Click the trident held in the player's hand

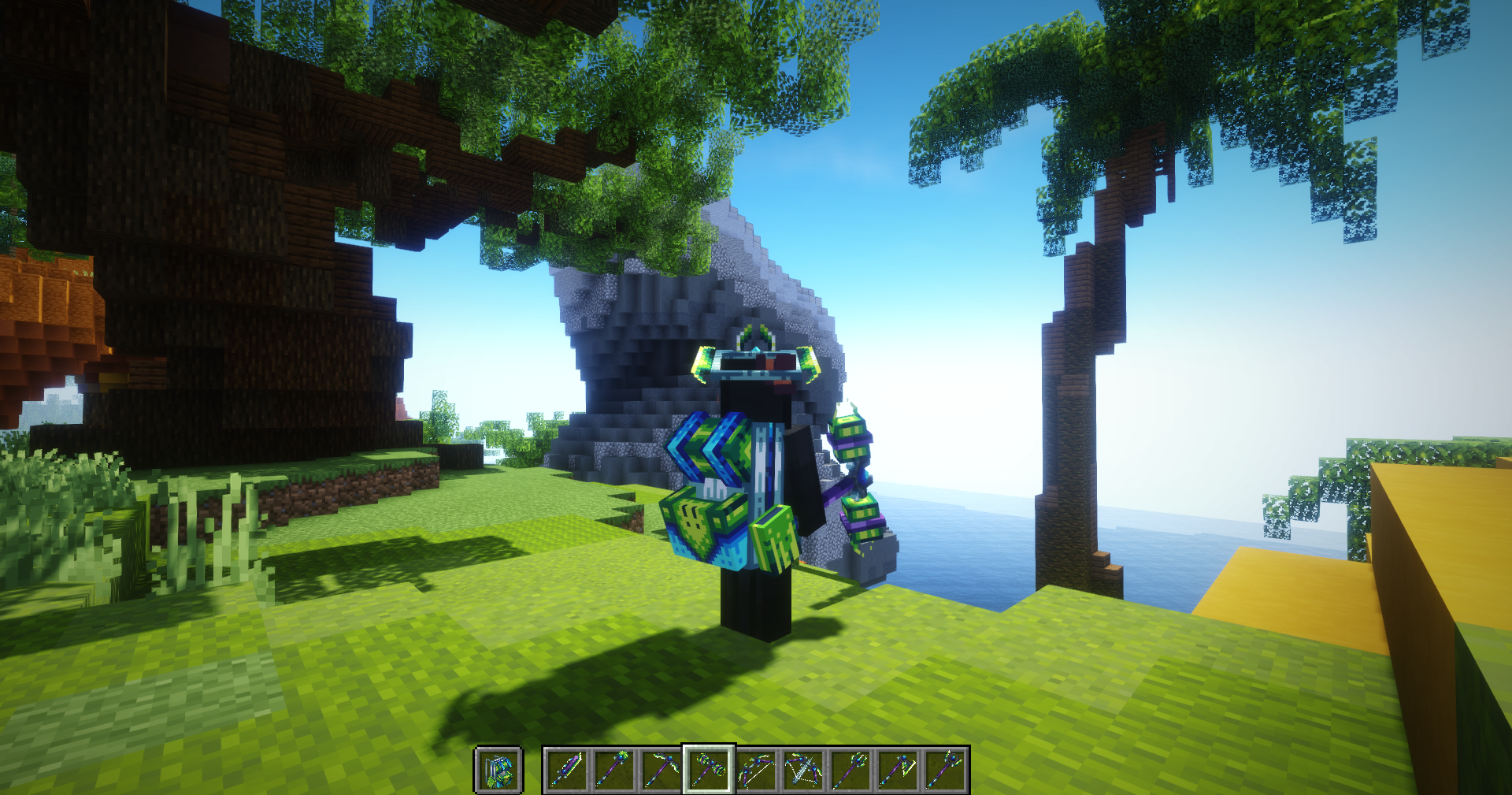(x=854, y=481)
